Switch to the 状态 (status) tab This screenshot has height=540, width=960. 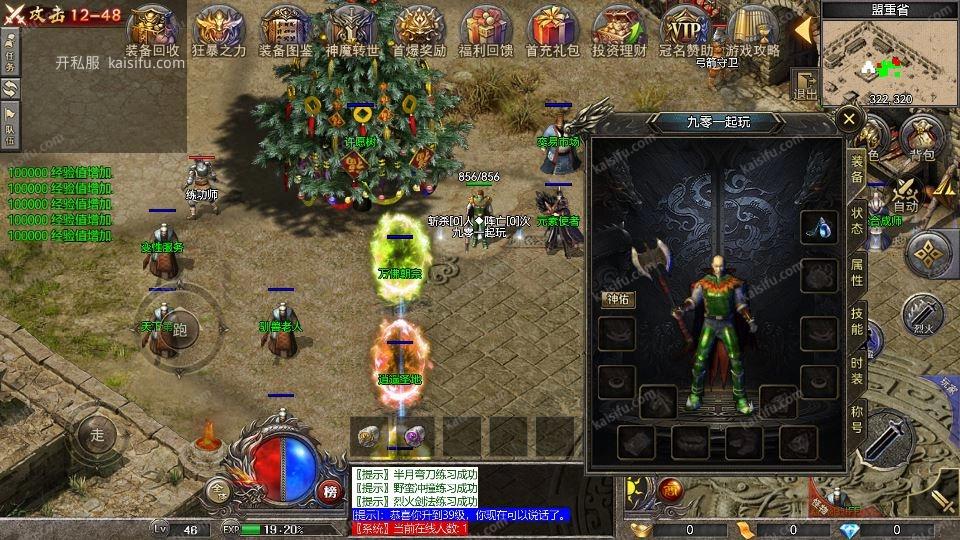857,220
